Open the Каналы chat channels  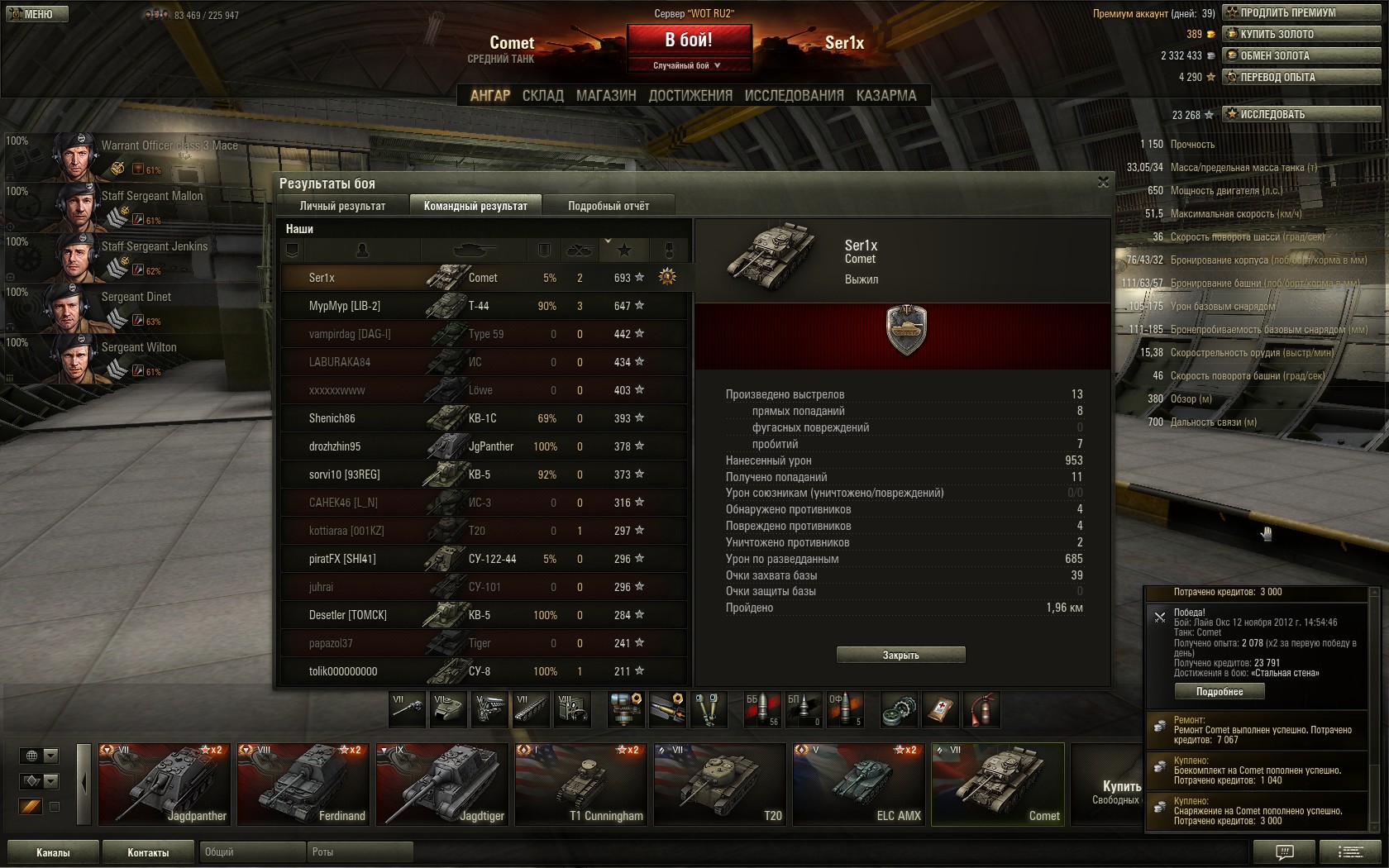click(x=53, y=852)
